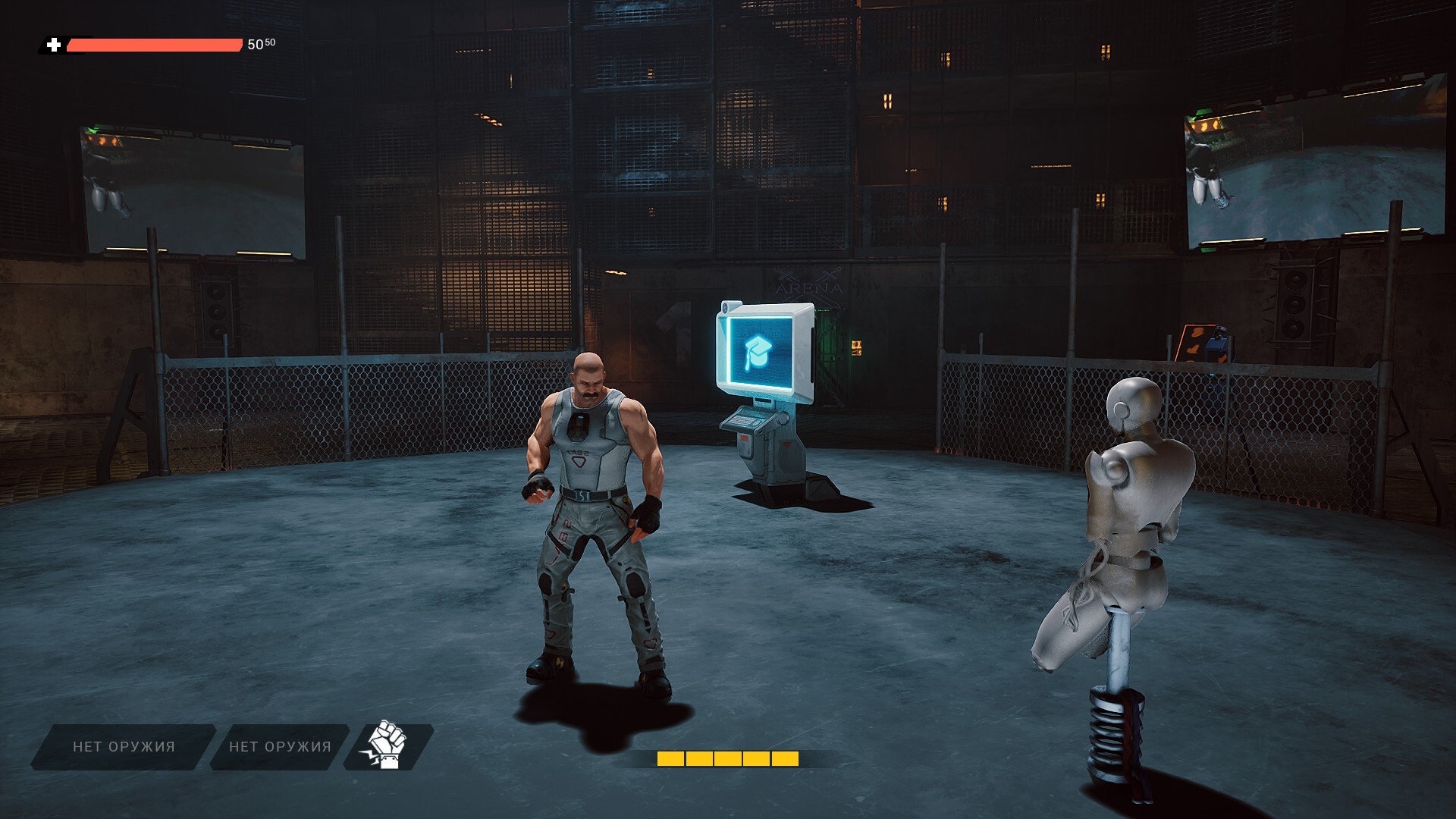Viewport: 1456px width, 819px height.
Task: Select the fist melee attack slot
Action: point(388,746)
